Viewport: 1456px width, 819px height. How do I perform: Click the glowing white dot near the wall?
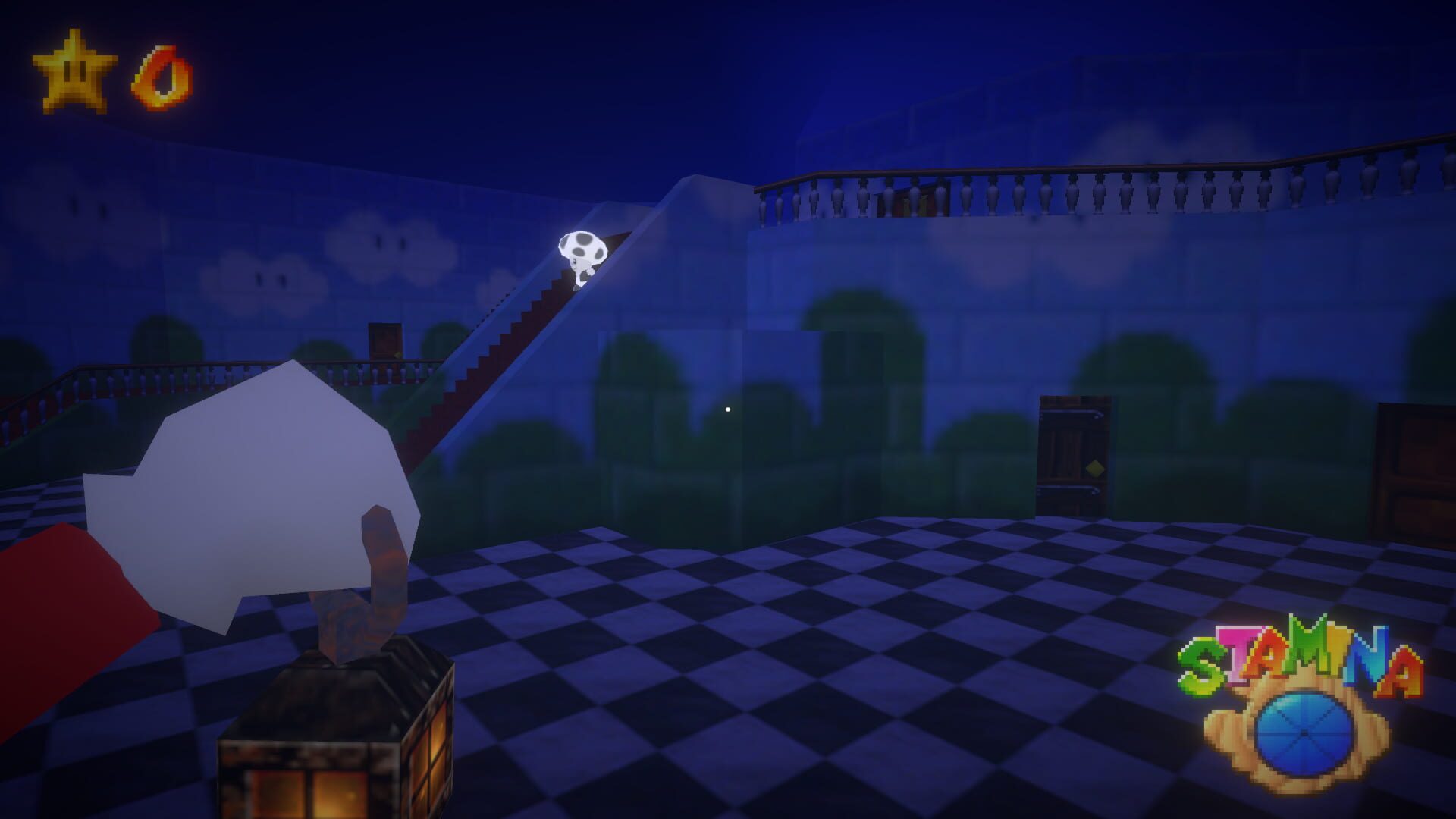[729, 408]
